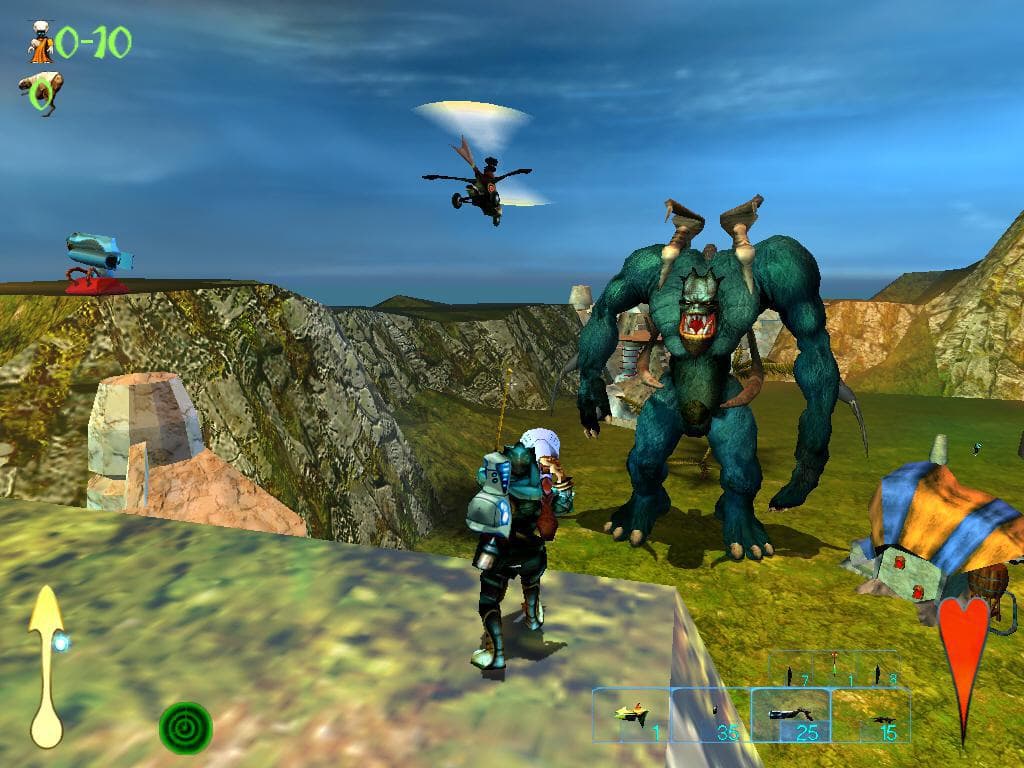Choose the backpack item with count 3
Viewport: 1024px width, 768px height.
coord(877,672)
